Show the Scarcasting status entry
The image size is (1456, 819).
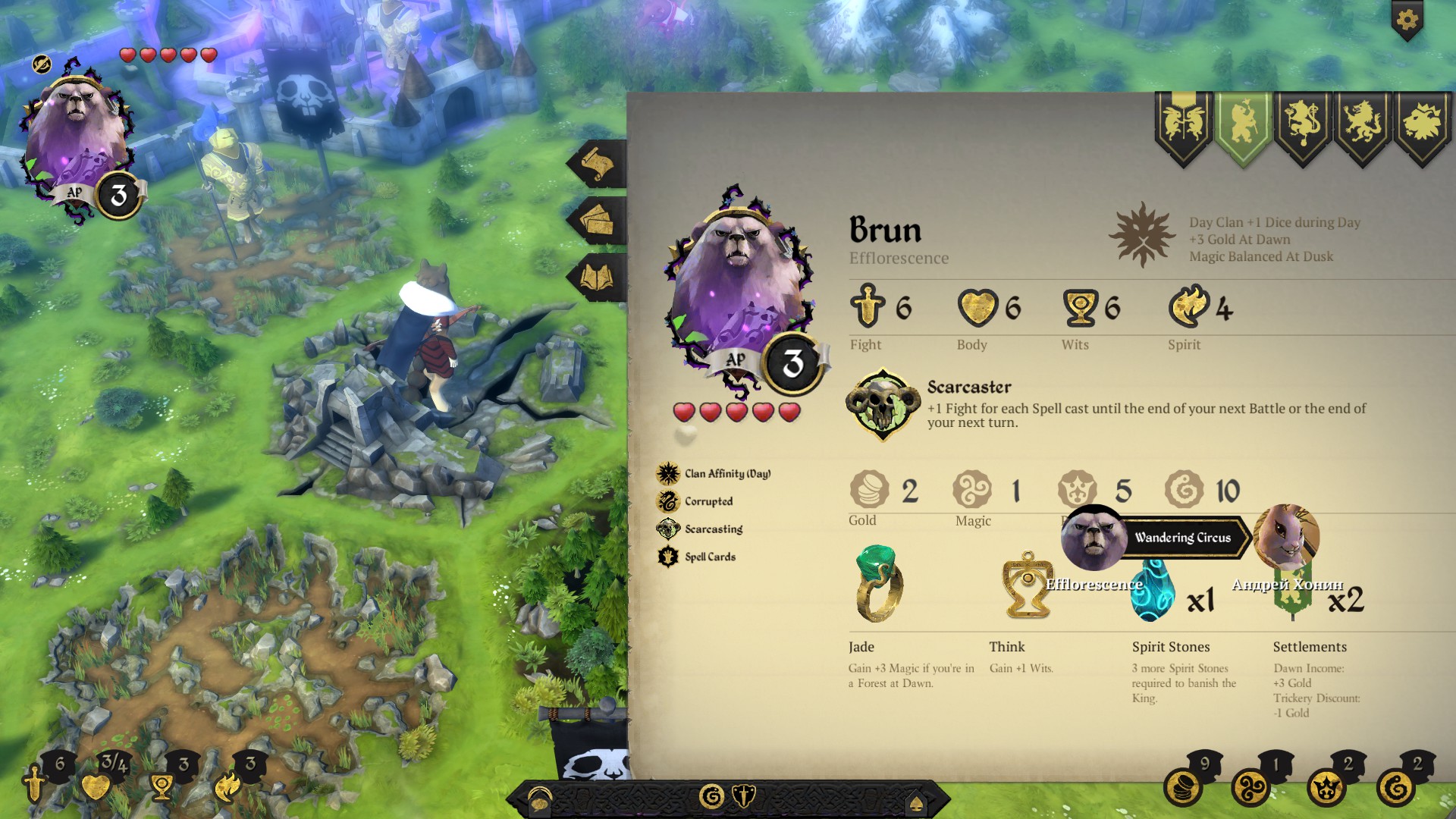(713, 529)
